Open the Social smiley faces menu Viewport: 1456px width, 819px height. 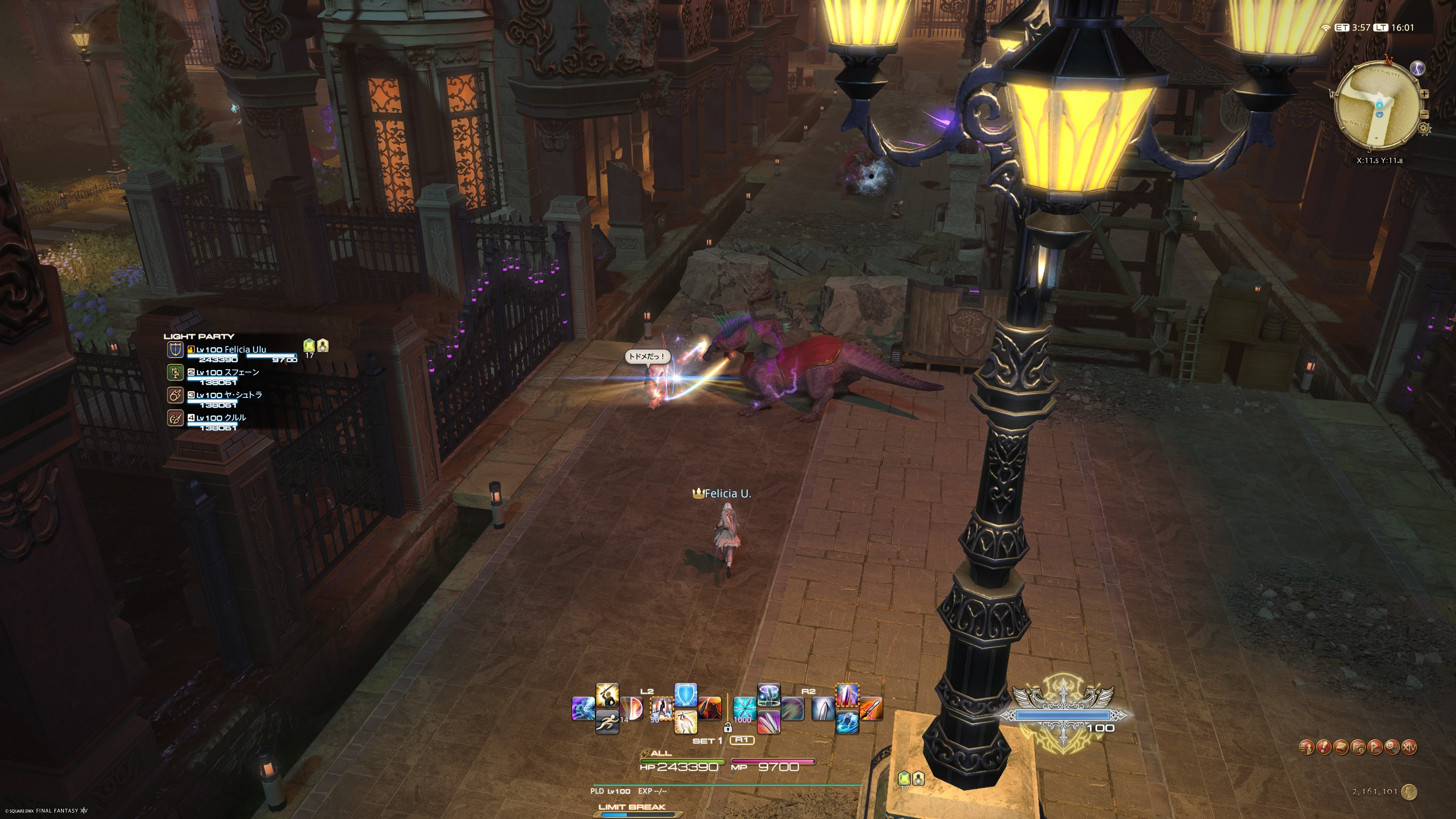(x=1392, y=747)
